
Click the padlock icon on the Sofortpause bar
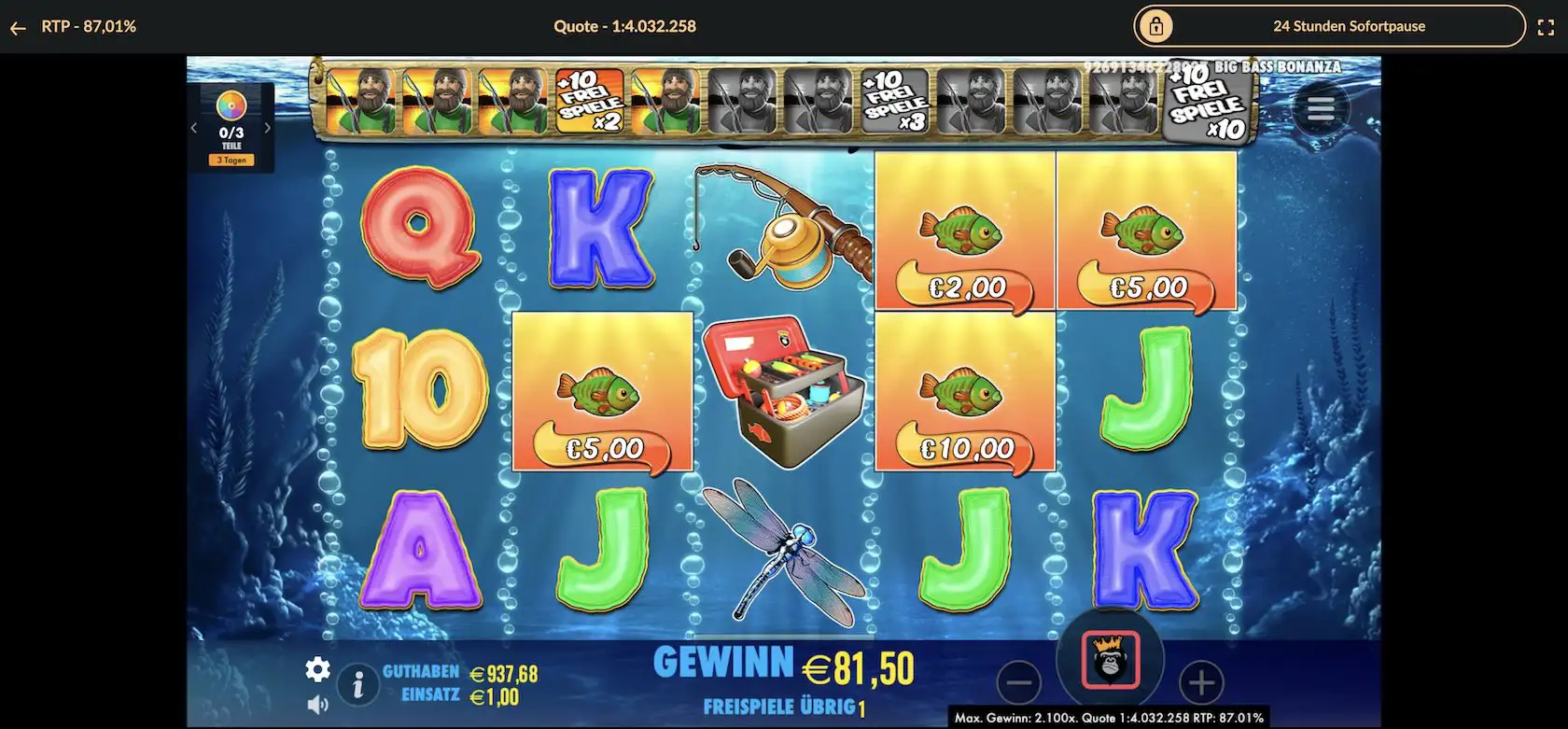(x=1155, y=26)
